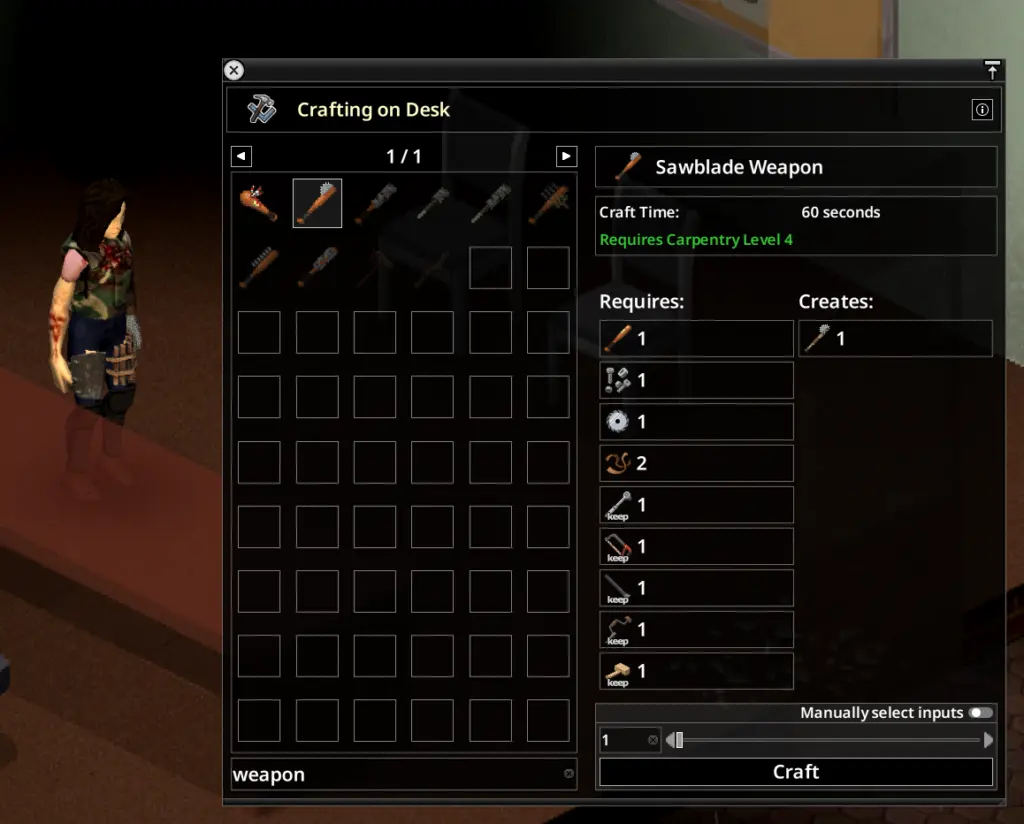Select the nuts and bolts ingredient row
1024x824 pixels.
pyautogui.click(x=696, y=381)
